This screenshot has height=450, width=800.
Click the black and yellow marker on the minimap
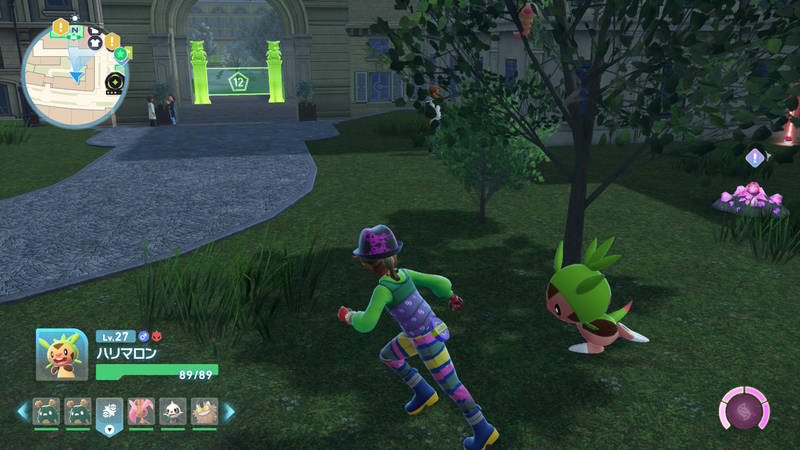[x=113, y=80]
